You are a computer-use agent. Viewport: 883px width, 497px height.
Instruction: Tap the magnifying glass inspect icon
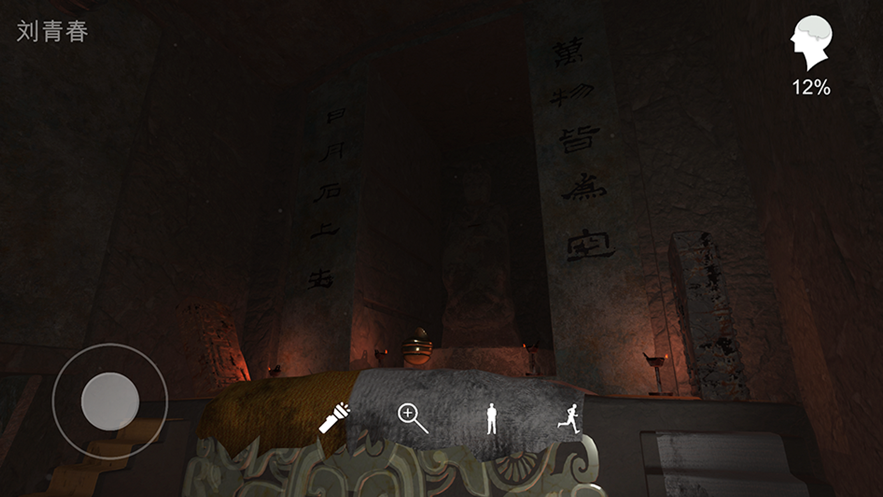(412, 417)
